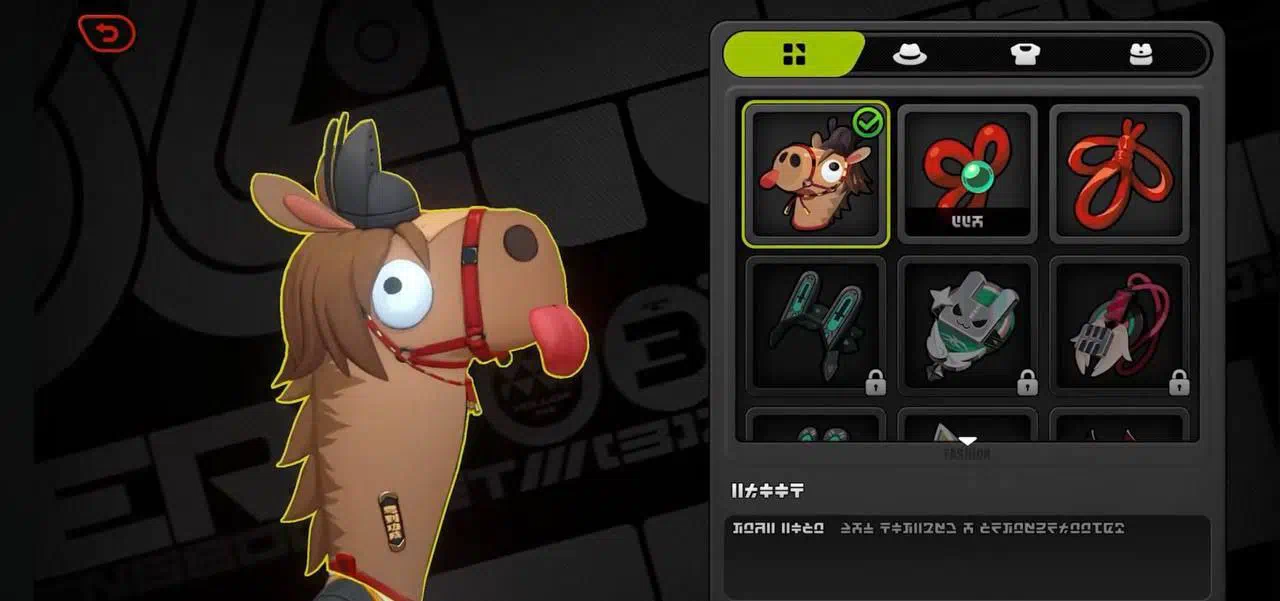Click the red back arrow button
This screenshot has height=601, width=1280.
(106, 34)
